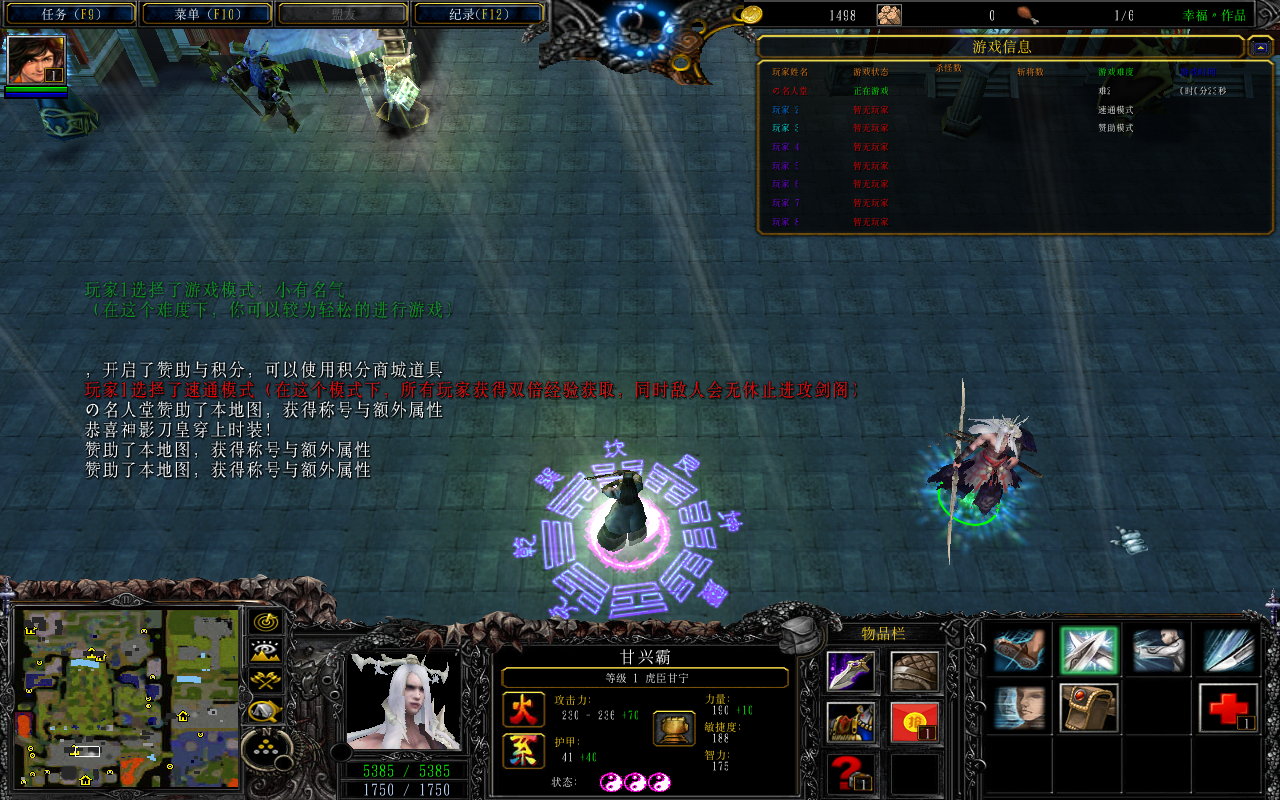Select the hero portrait icon at top-left
The height and width of the screenshot is (800, 1280).
click(x=37, y=60)
